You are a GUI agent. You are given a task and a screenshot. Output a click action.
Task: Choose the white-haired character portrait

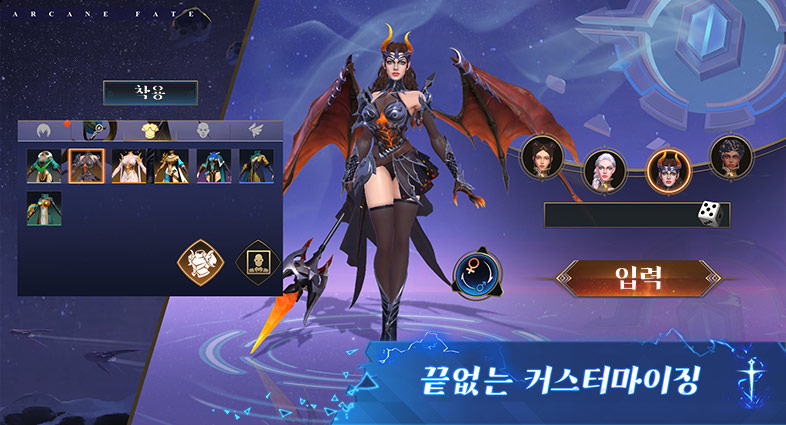coord(603,170)
